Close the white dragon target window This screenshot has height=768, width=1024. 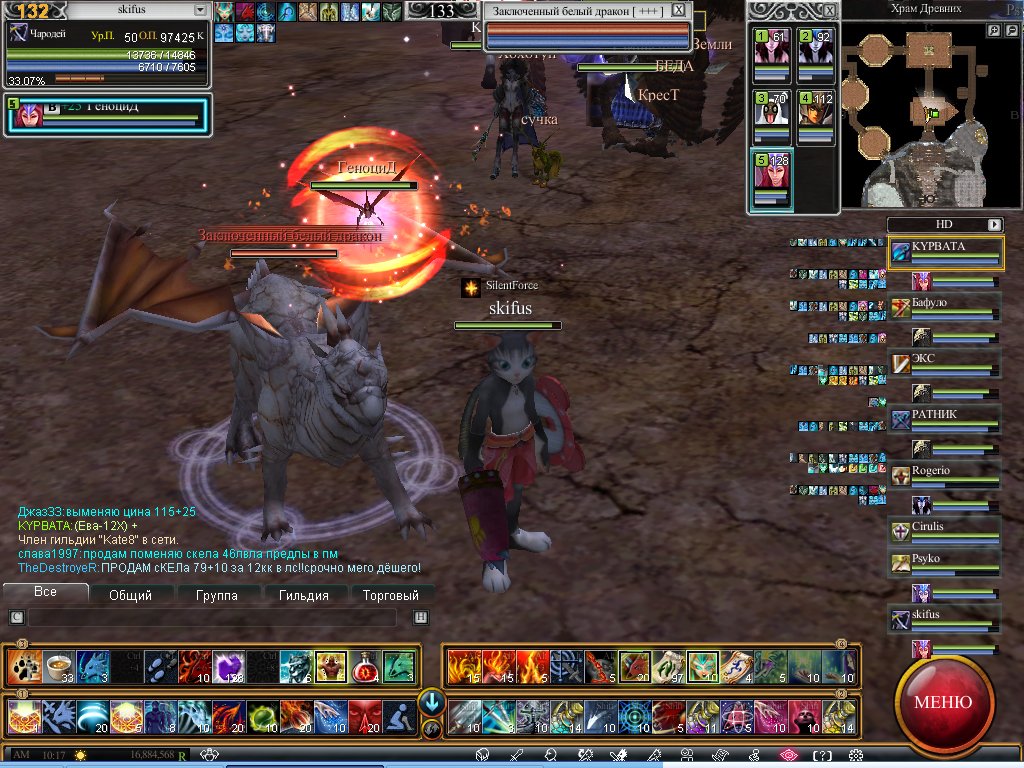coord(679,10)
